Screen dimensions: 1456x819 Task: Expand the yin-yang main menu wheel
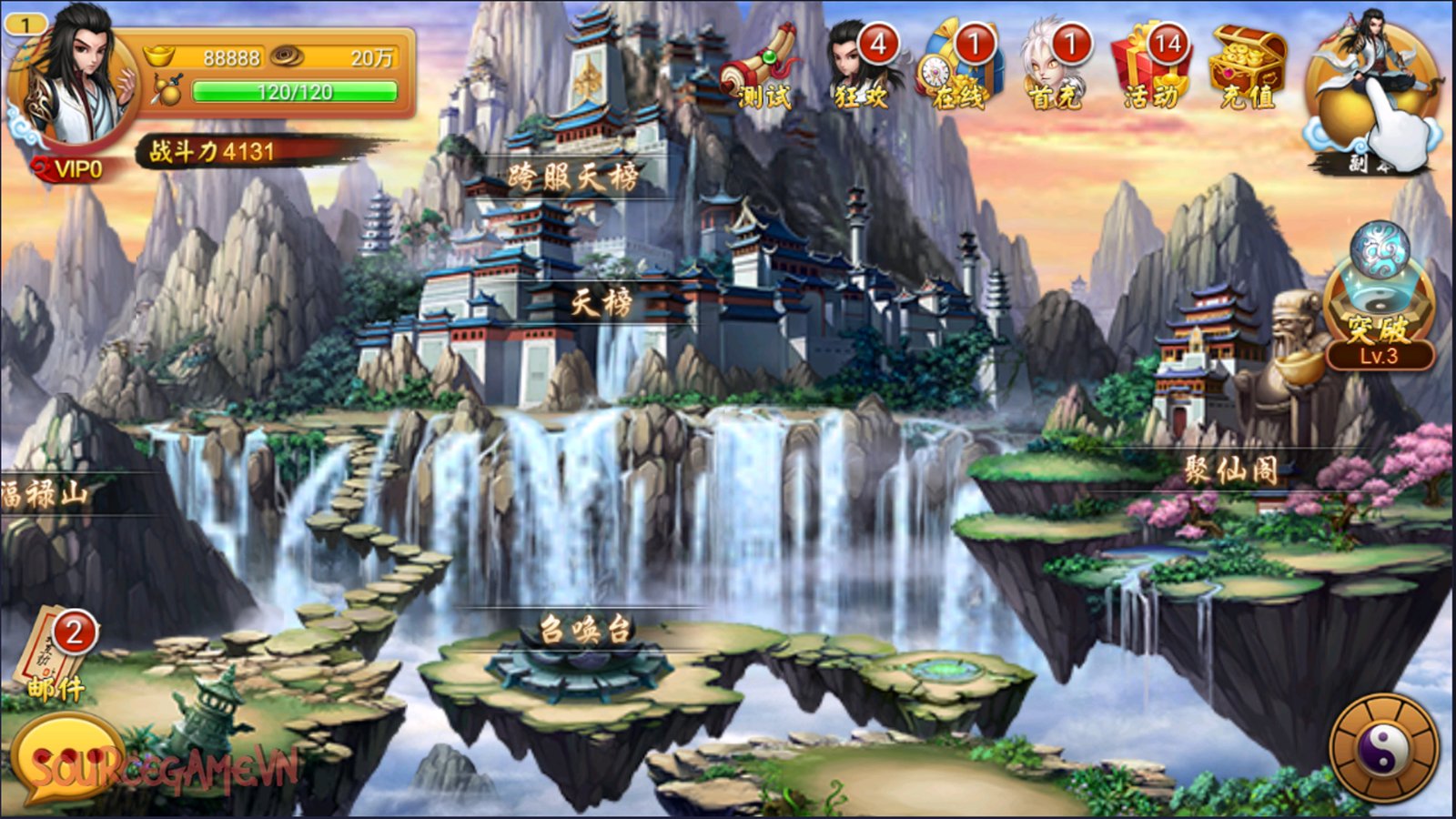pos(1384,751)
